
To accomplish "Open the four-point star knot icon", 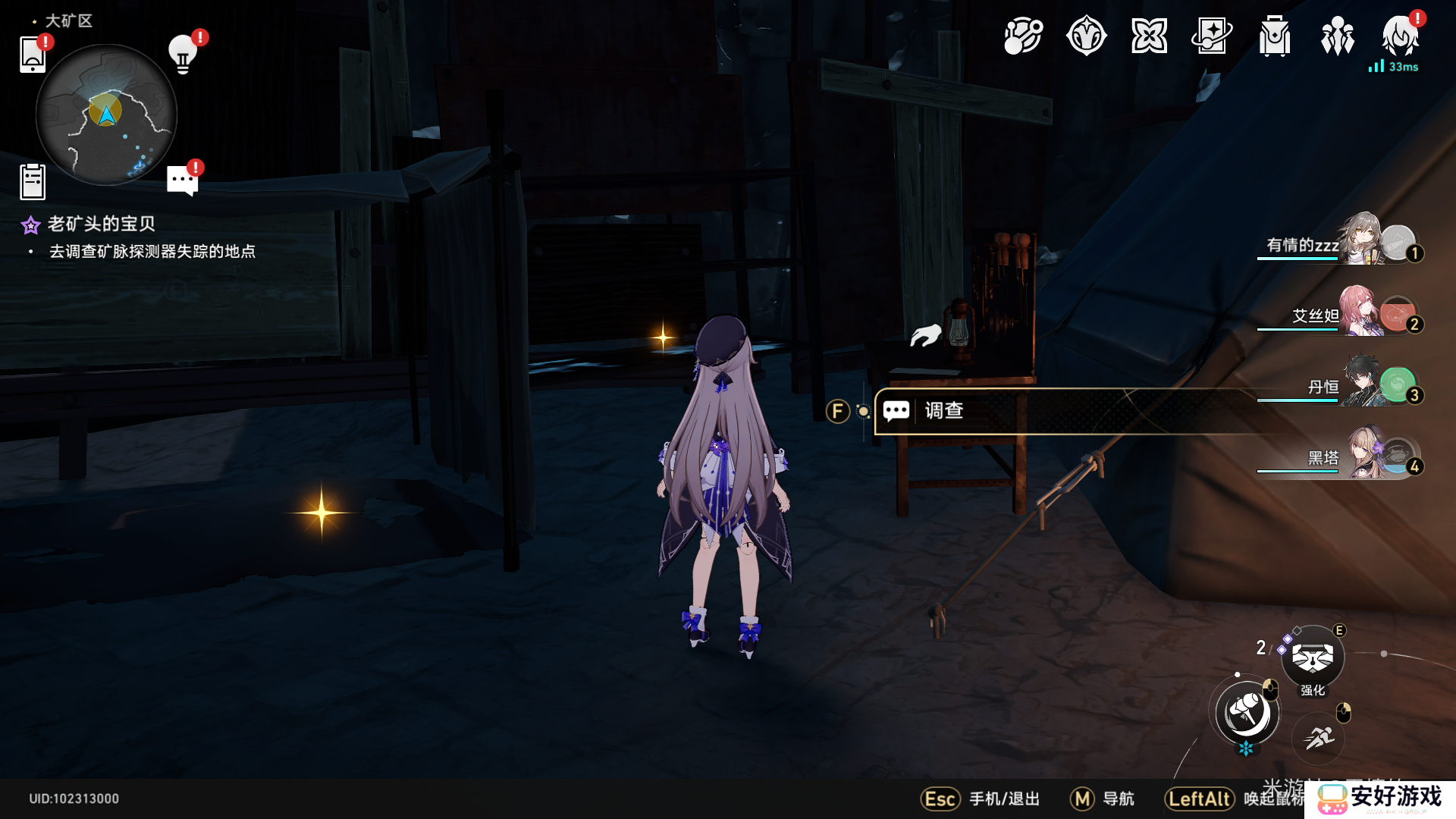I will [x=1149, y=36].
